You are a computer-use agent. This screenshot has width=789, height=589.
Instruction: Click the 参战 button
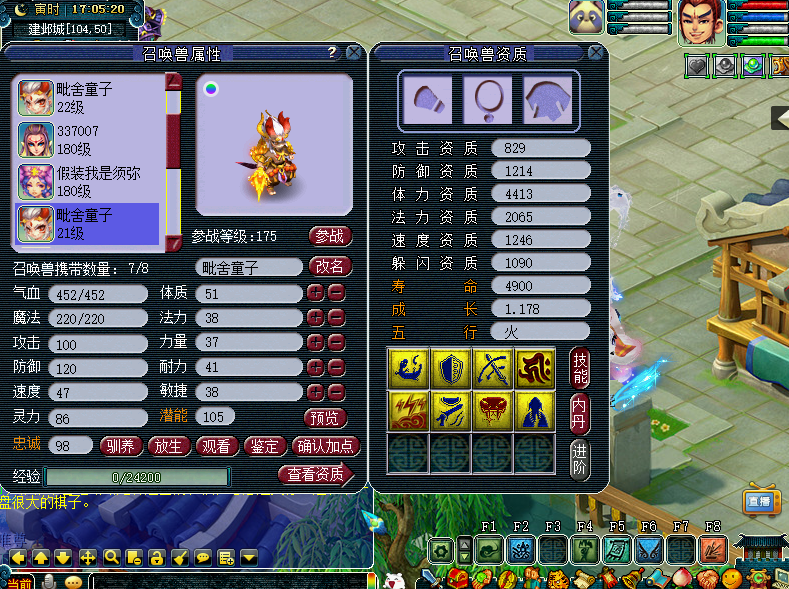330,236
